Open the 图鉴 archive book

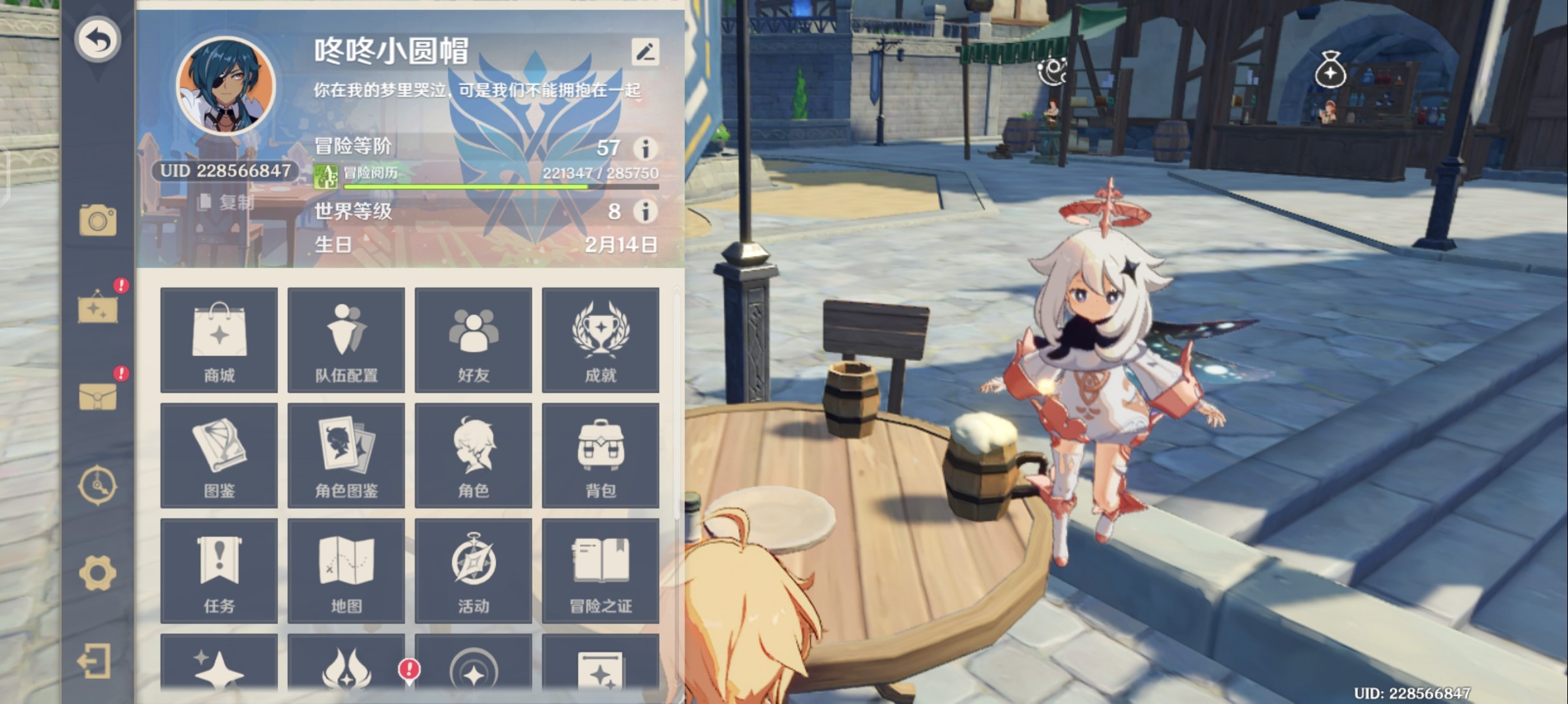219,456
